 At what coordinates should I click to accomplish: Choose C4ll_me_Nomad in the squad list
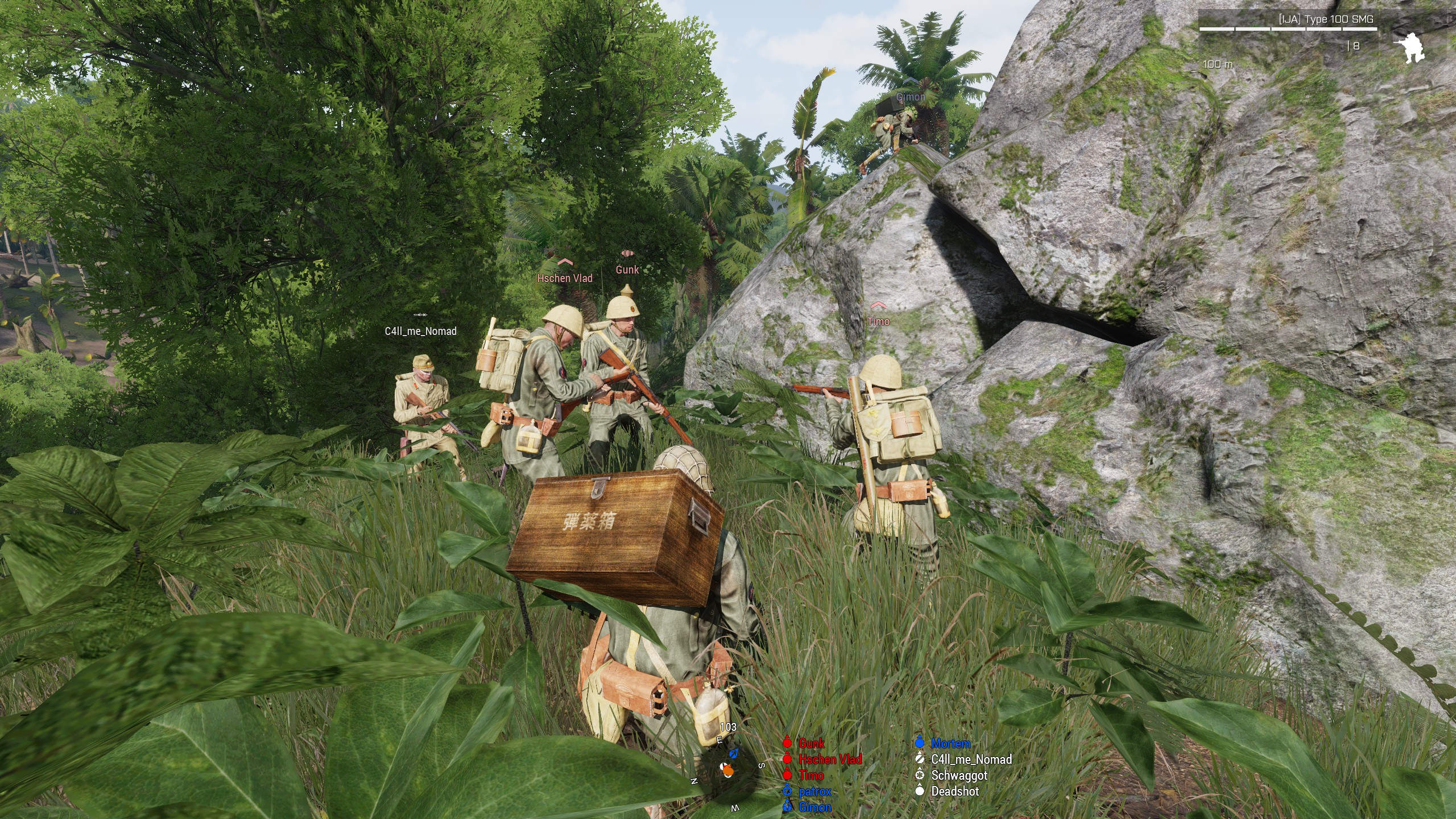pyautogui.click(x=971, y=759)
